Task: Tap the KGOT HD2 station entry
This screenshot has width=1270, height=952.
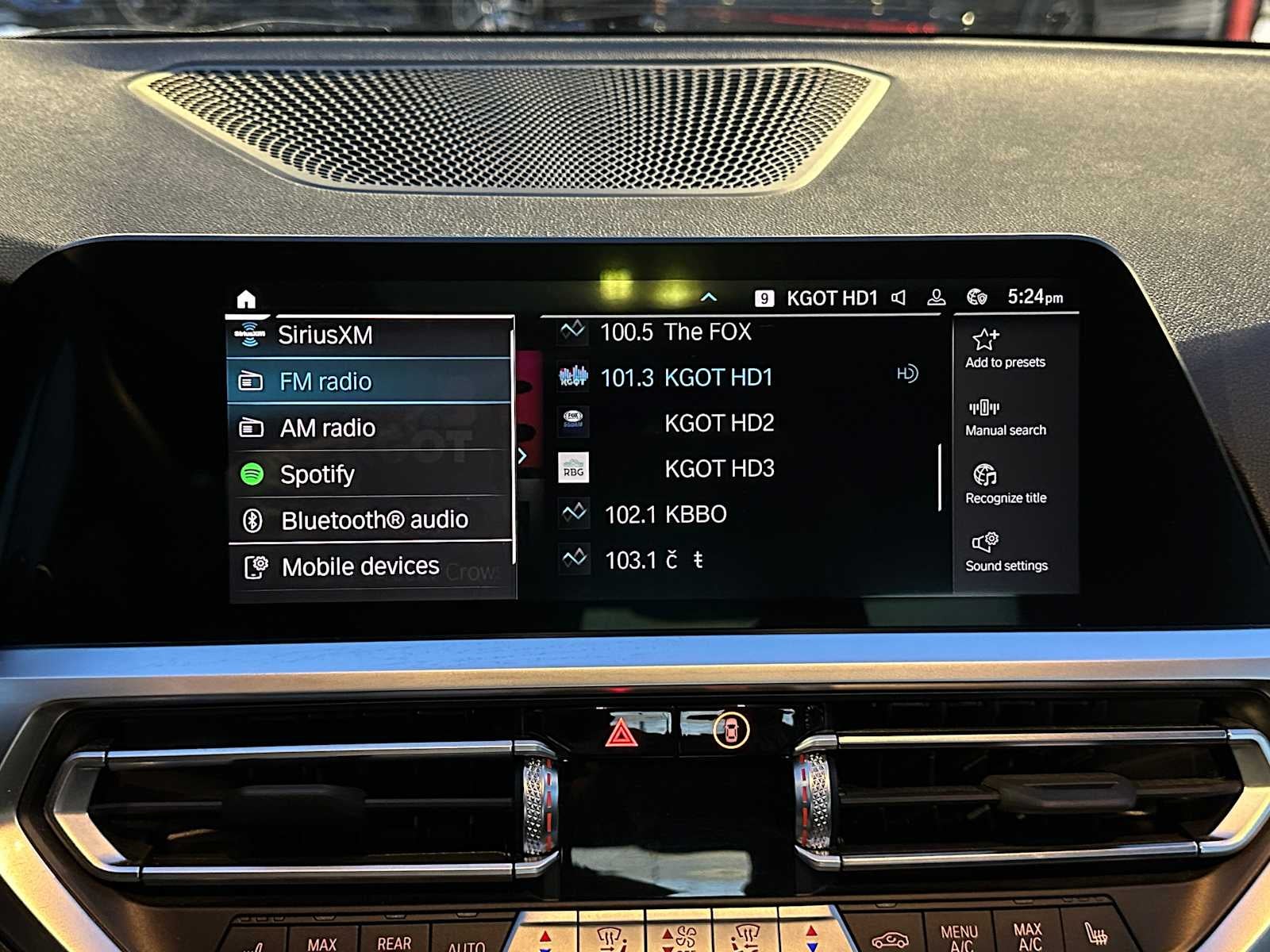Action: 721,423
